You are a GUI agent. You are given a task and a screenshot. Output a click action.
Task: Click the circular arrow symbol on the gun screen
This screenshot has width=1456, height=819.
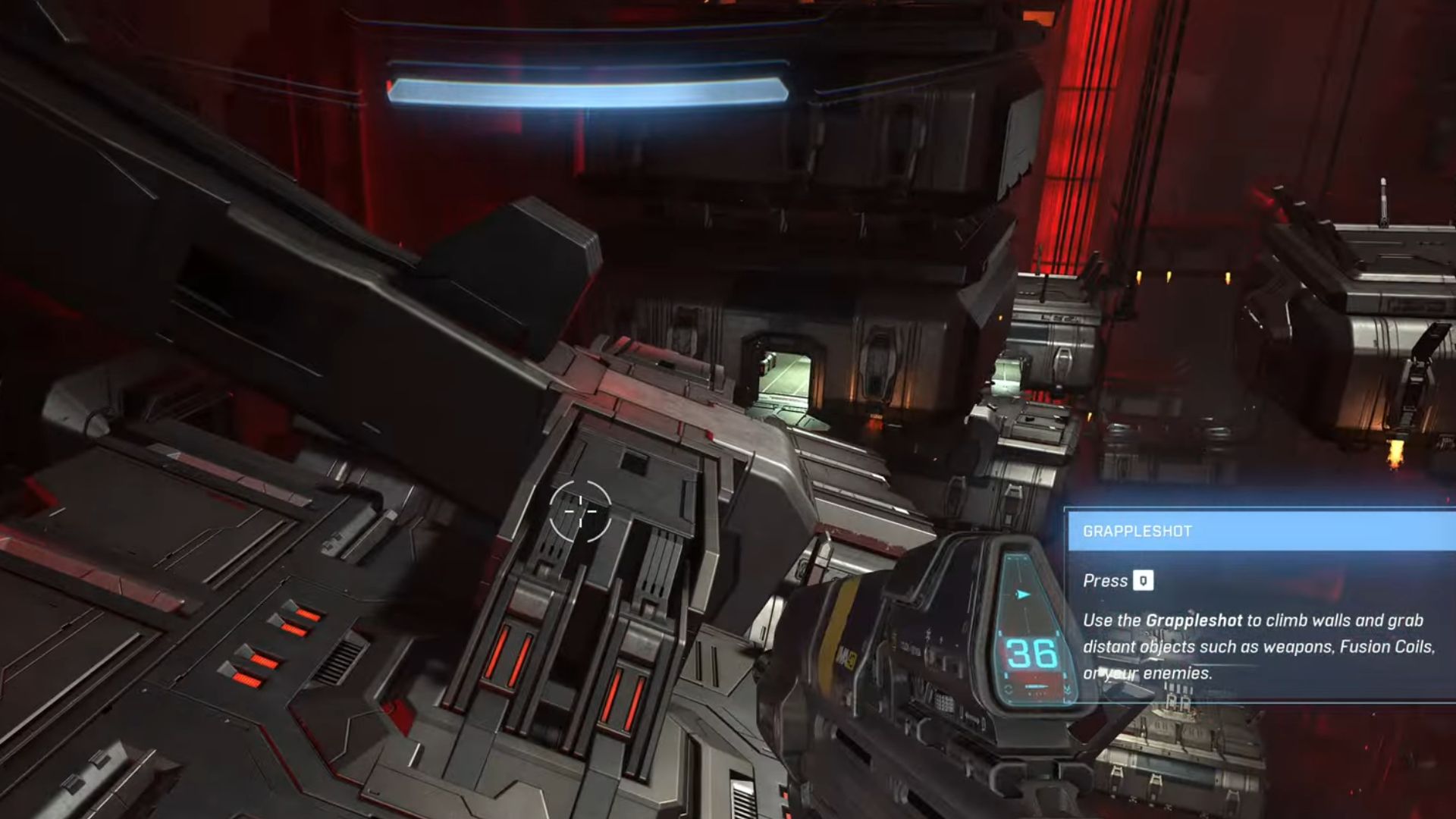(x=1008, y=689)
